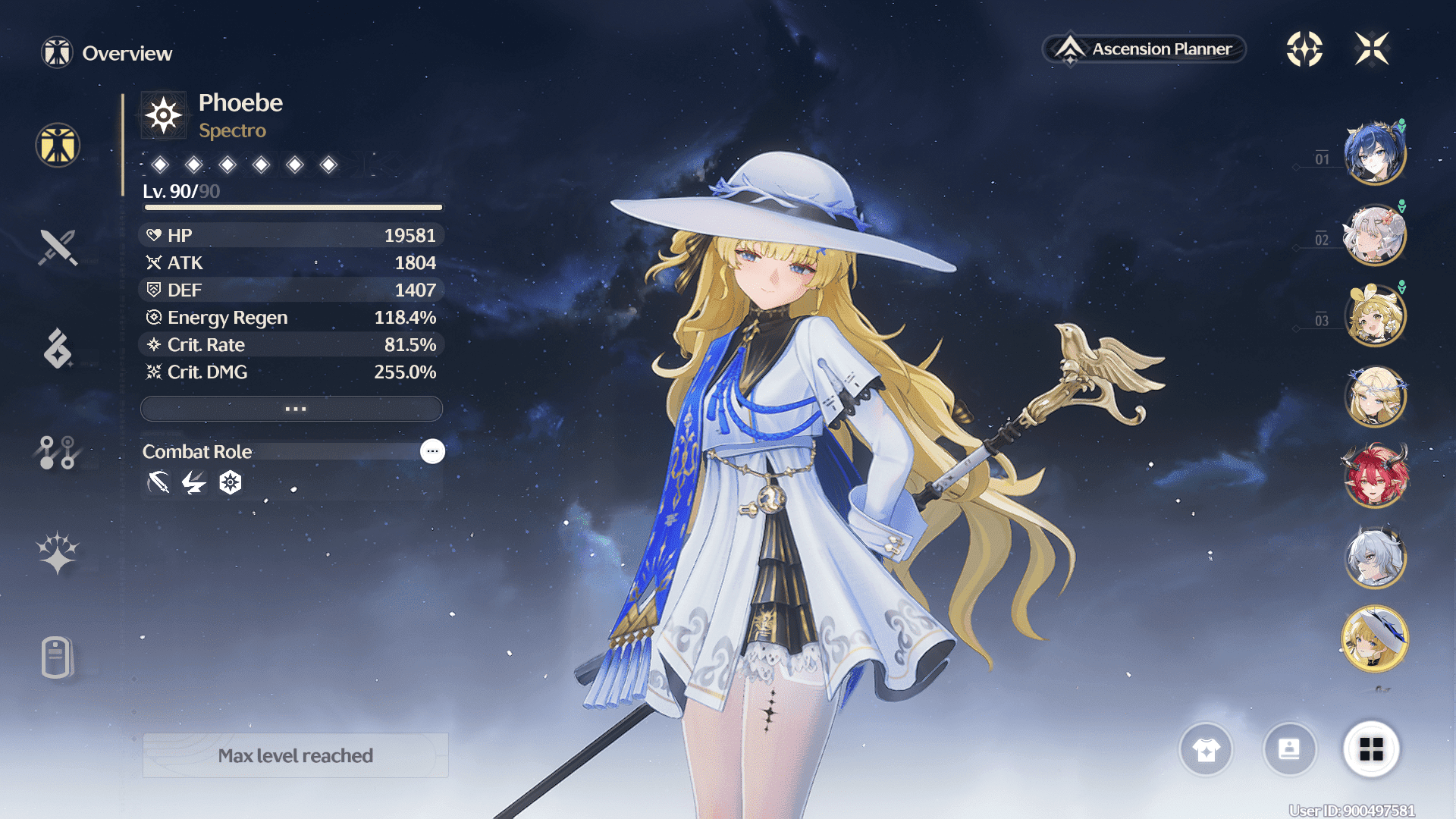
Task: Open the Ascension Planner
Action: [x=1145, y=49]
